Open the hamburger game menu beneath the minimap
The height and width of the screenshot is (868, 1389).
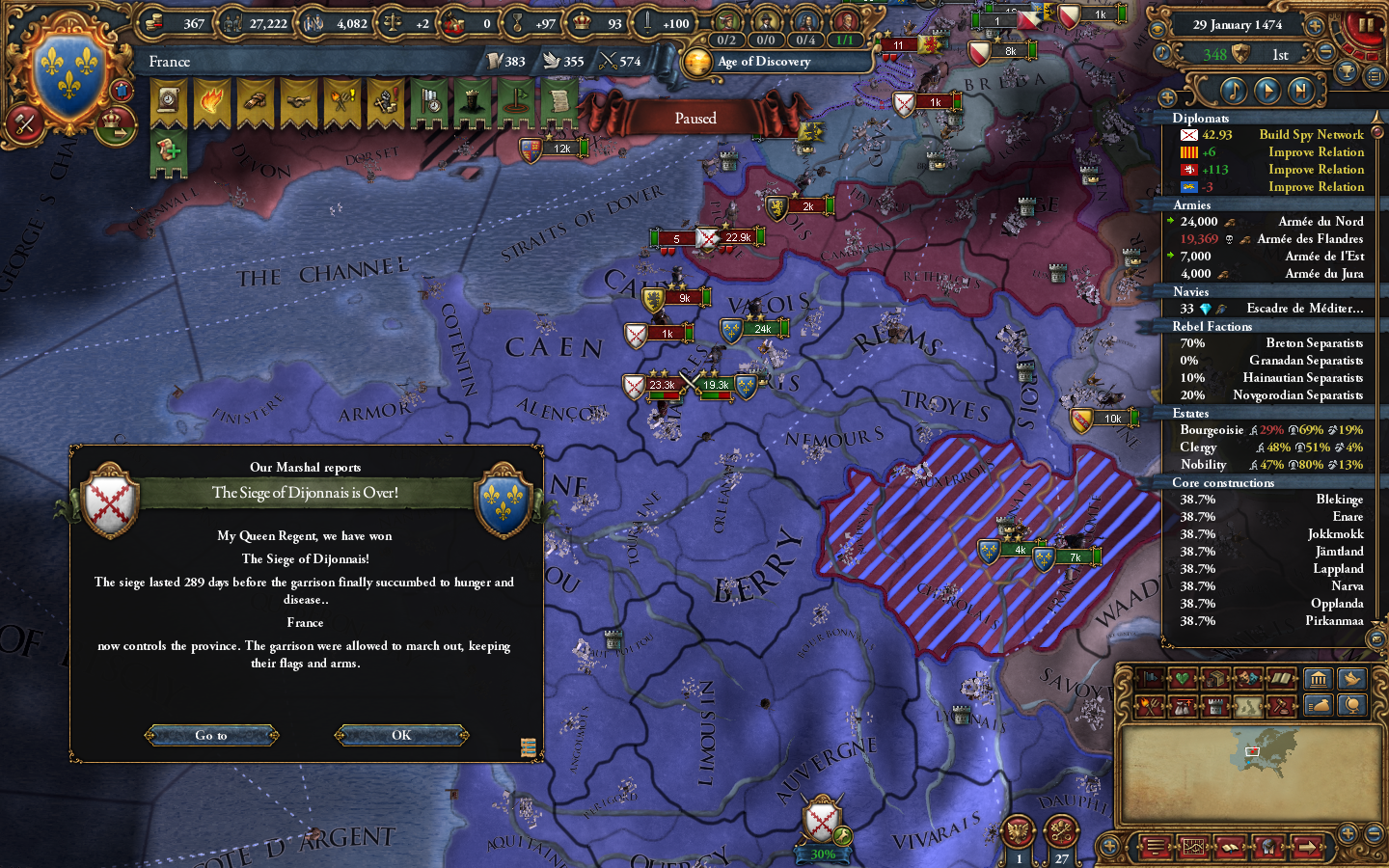1155,846
